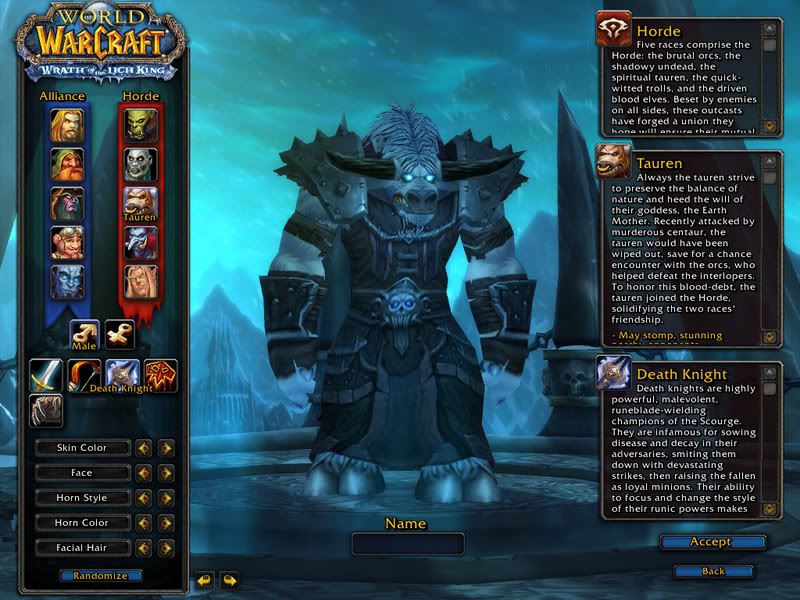Screen dimensions: 800x600
Task: Advance Facial Hair to next option
Action: pos(166,548)
